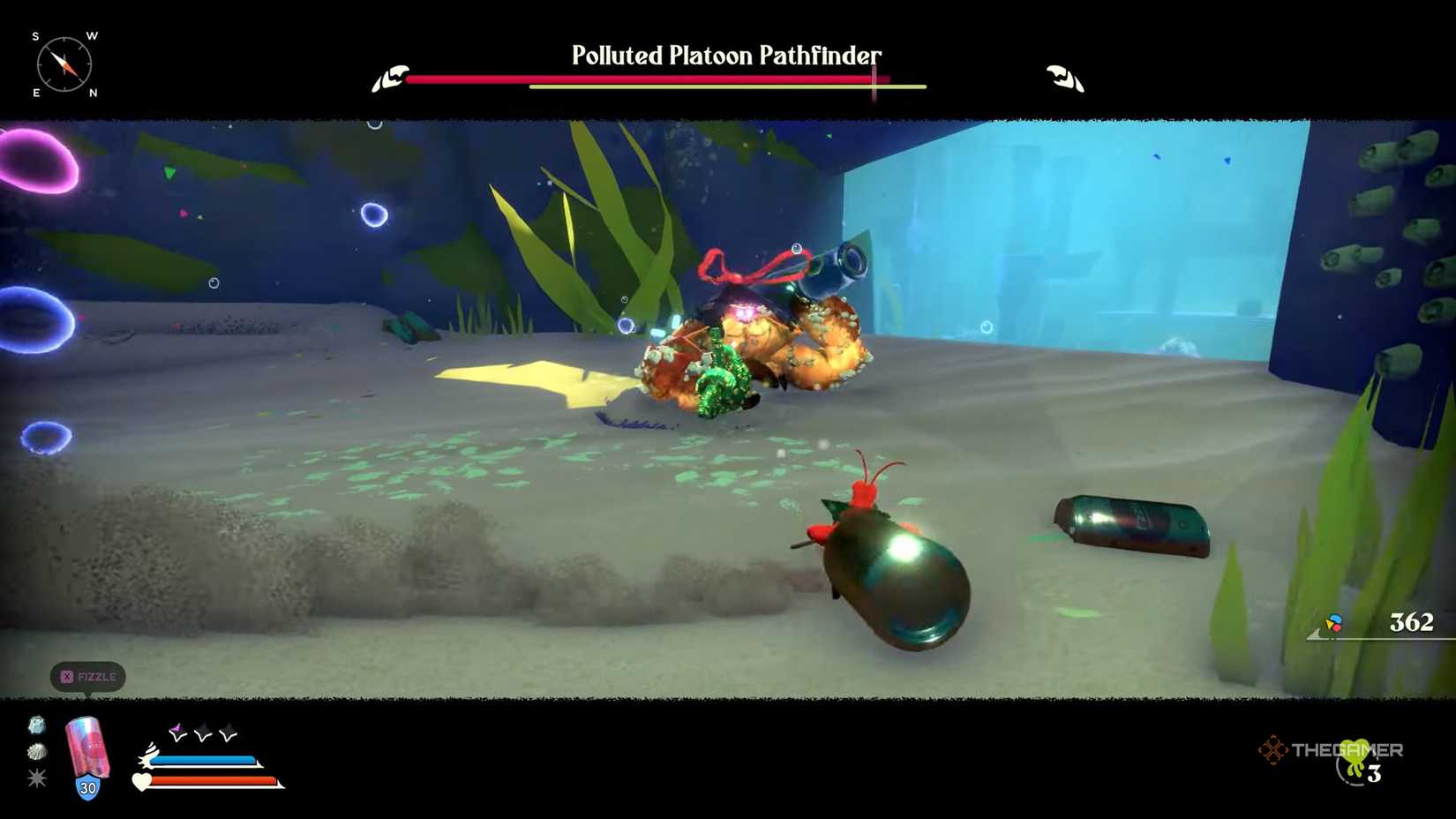Click the X button inside the Fizzle prompt
Image resolution: width=1456 pixels, height=819 pixels.
pyautogui.click(x=69, y=677)
